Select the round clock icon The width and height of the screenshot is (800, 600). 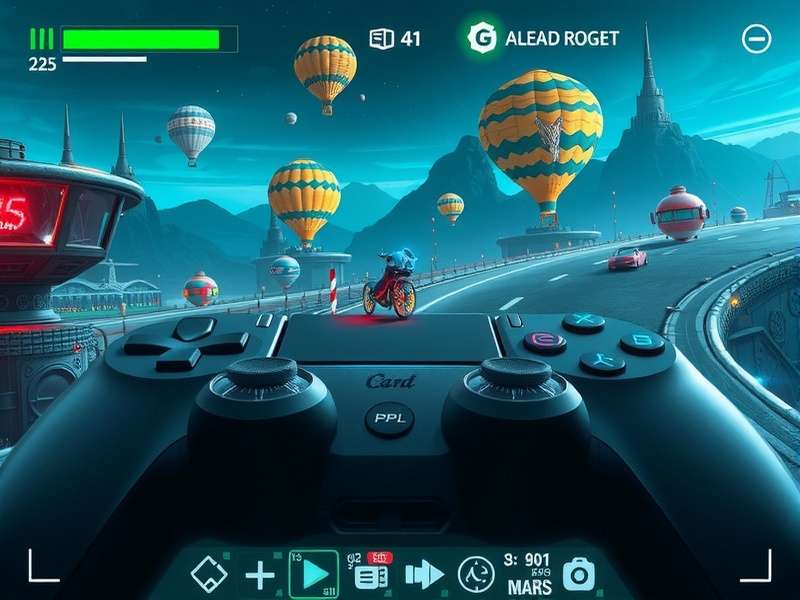click(476, 574)
